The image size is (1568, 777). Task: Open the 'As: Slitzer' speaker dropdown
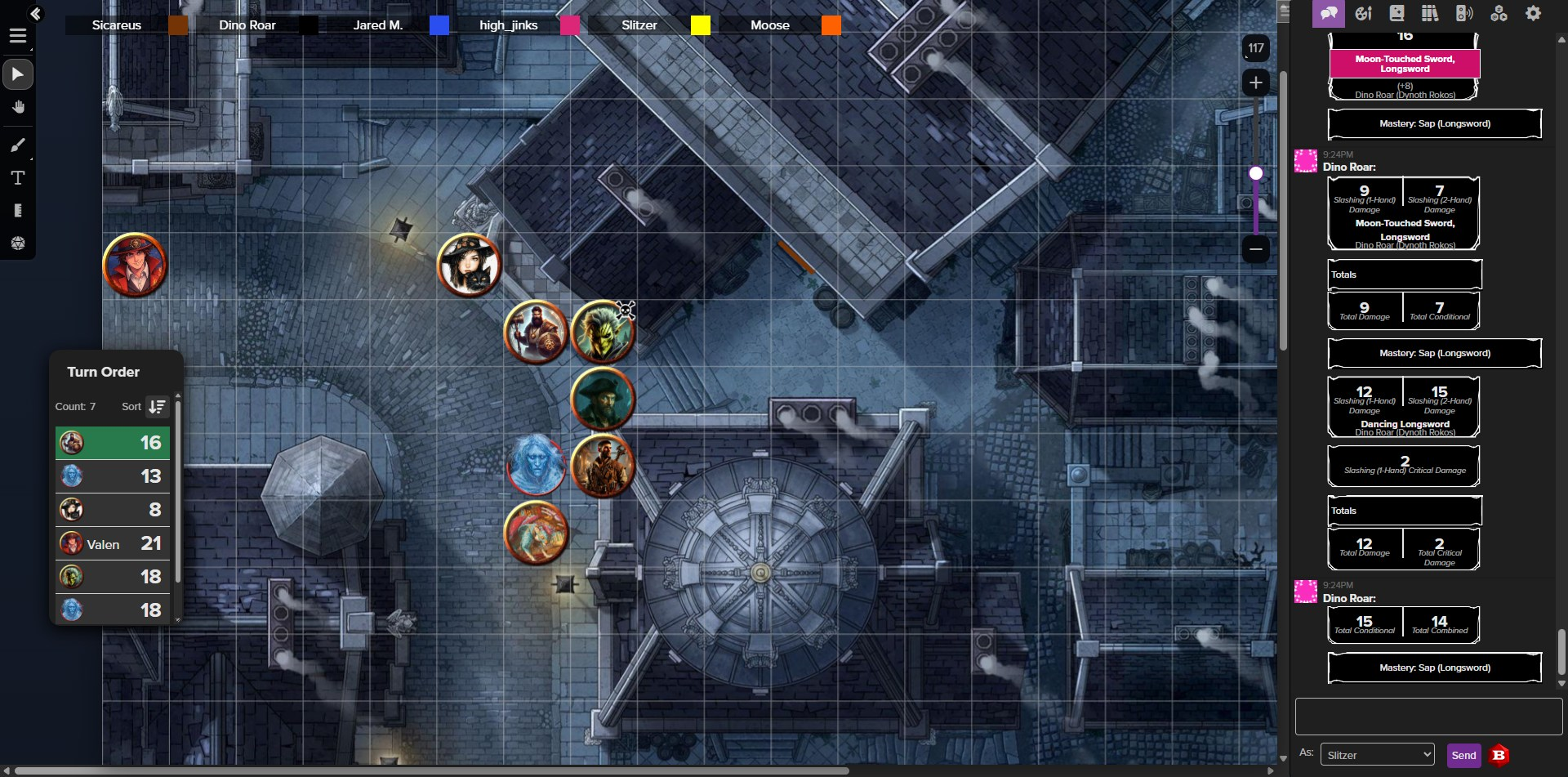pos(1378,755)
